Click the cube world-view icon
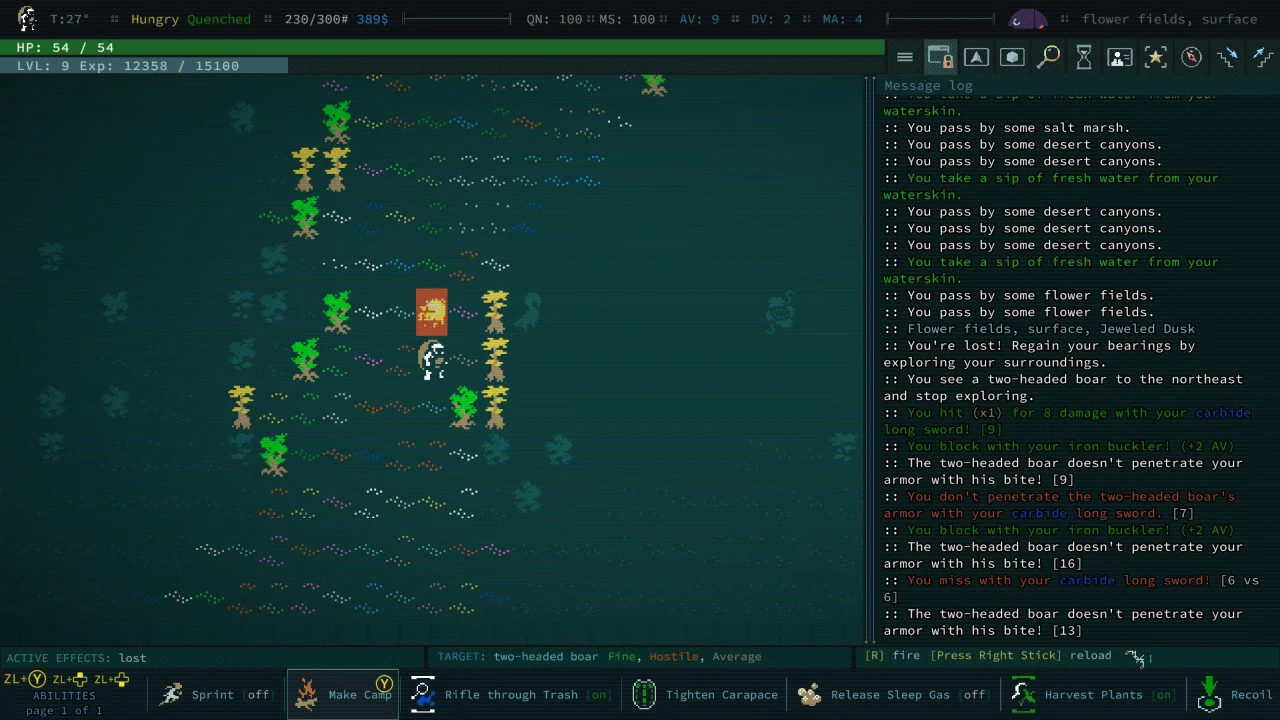 1012,57
